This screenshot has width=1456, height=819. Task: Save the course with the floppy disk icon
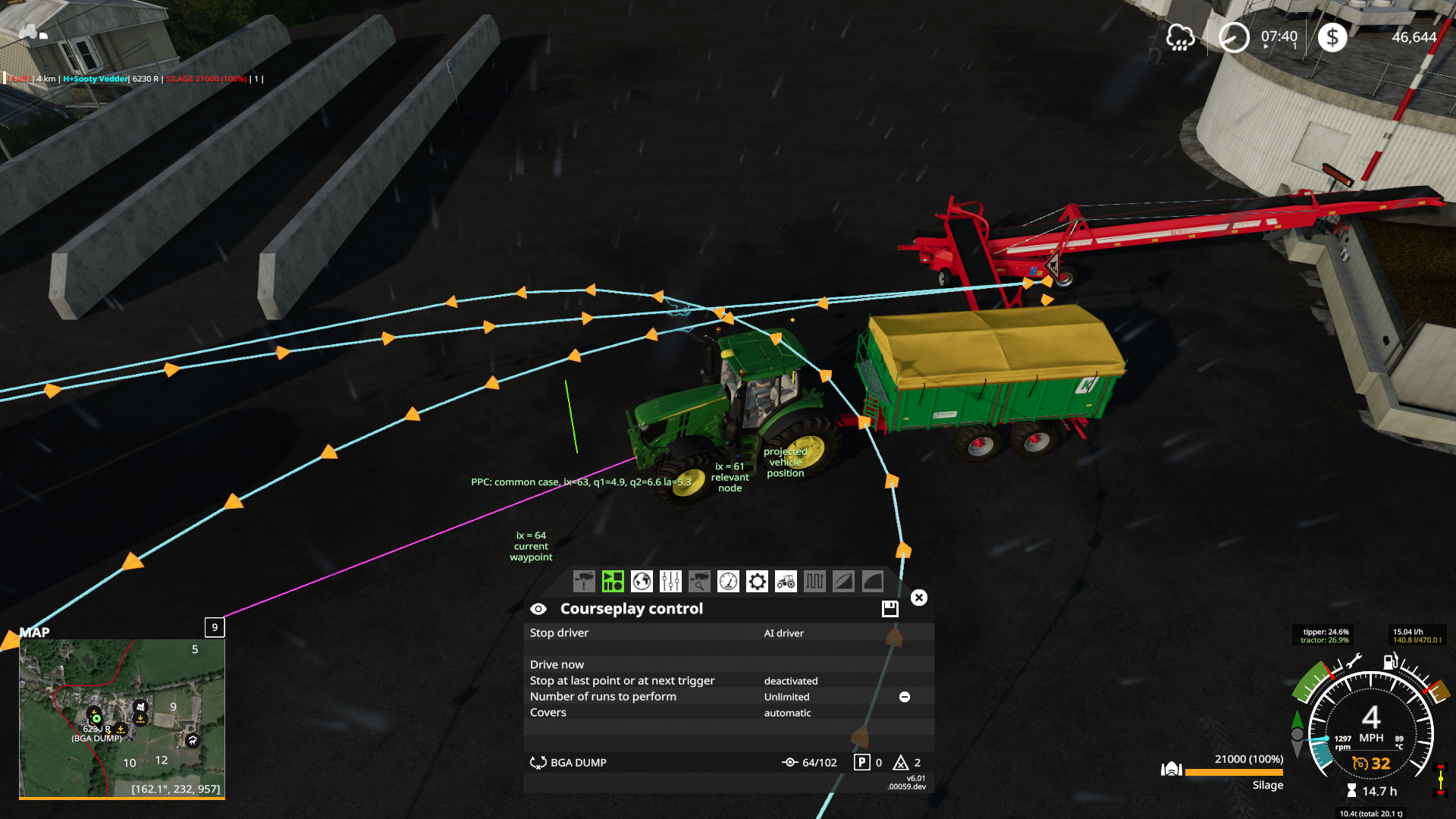click(x=889, y=608)
